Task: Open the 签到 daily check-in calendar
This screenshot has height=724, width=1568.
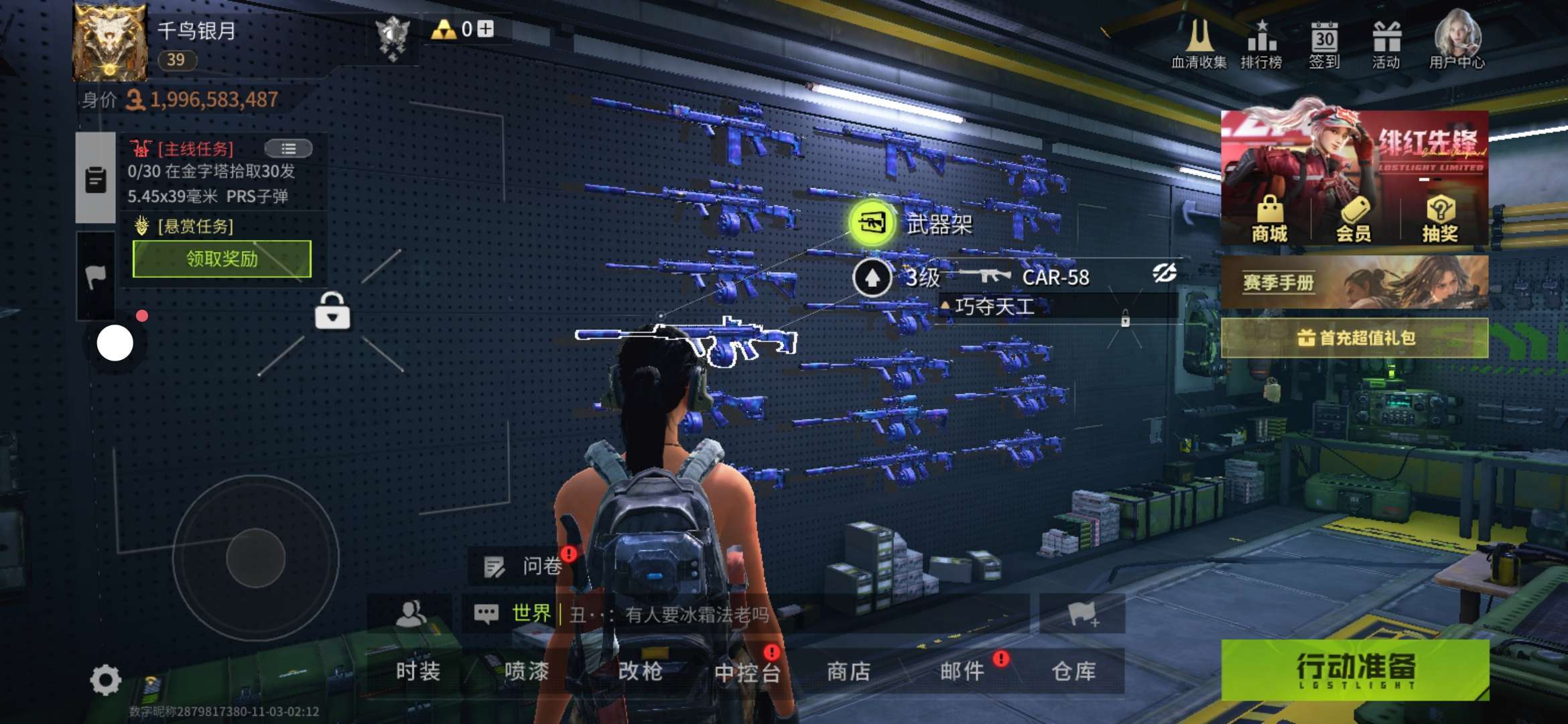Action: [x=1324, y=45]
